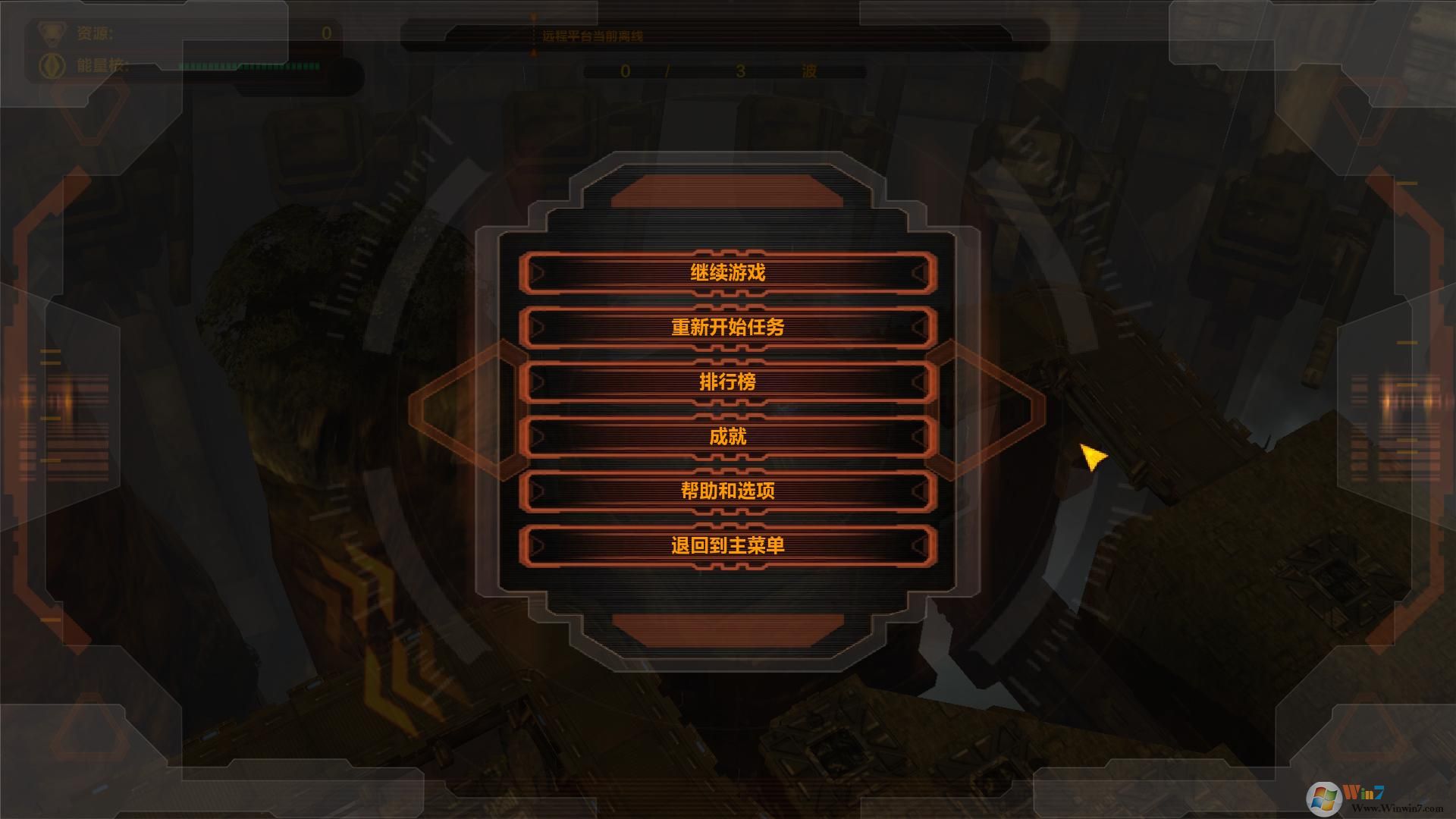Viewport: 1456px width, 819px height.
Task: Select 重新开始任务 to restart the mission
Action: click(x=726, y=327)
